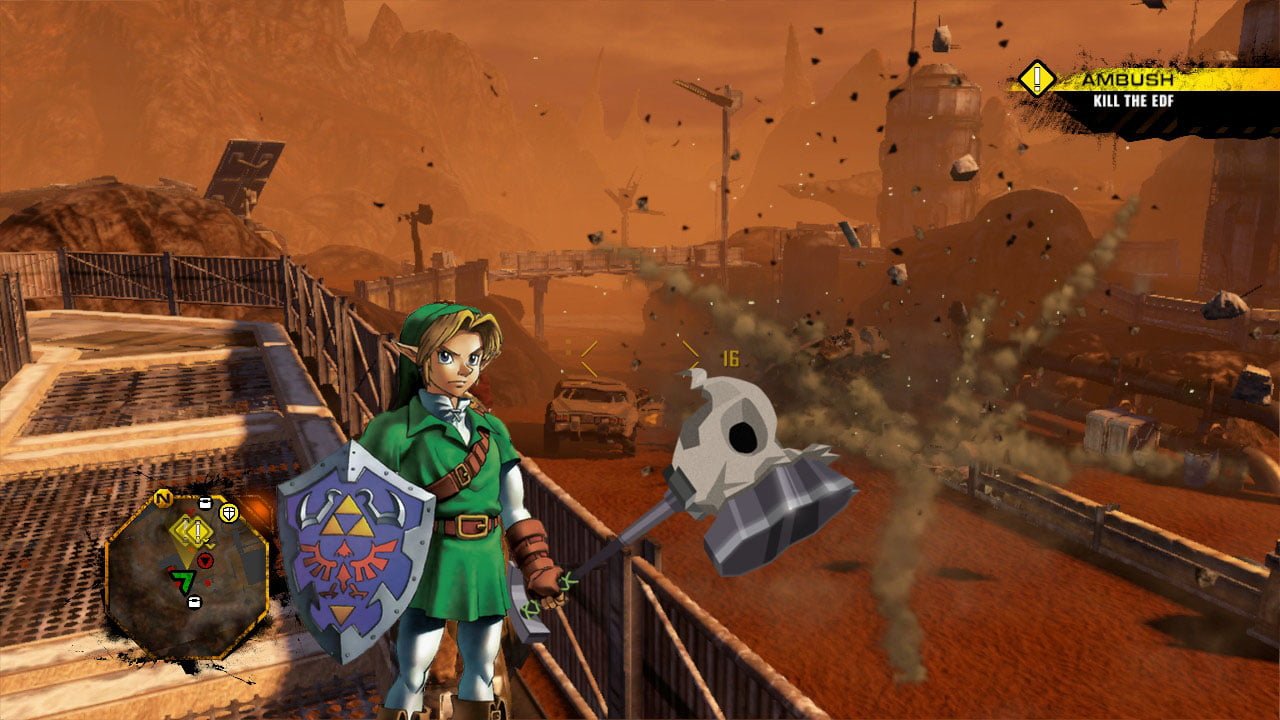Select the north compass N marker
Image resolution: width=1280 pixels, height=720 pixels.
click(x=162, y=498)
